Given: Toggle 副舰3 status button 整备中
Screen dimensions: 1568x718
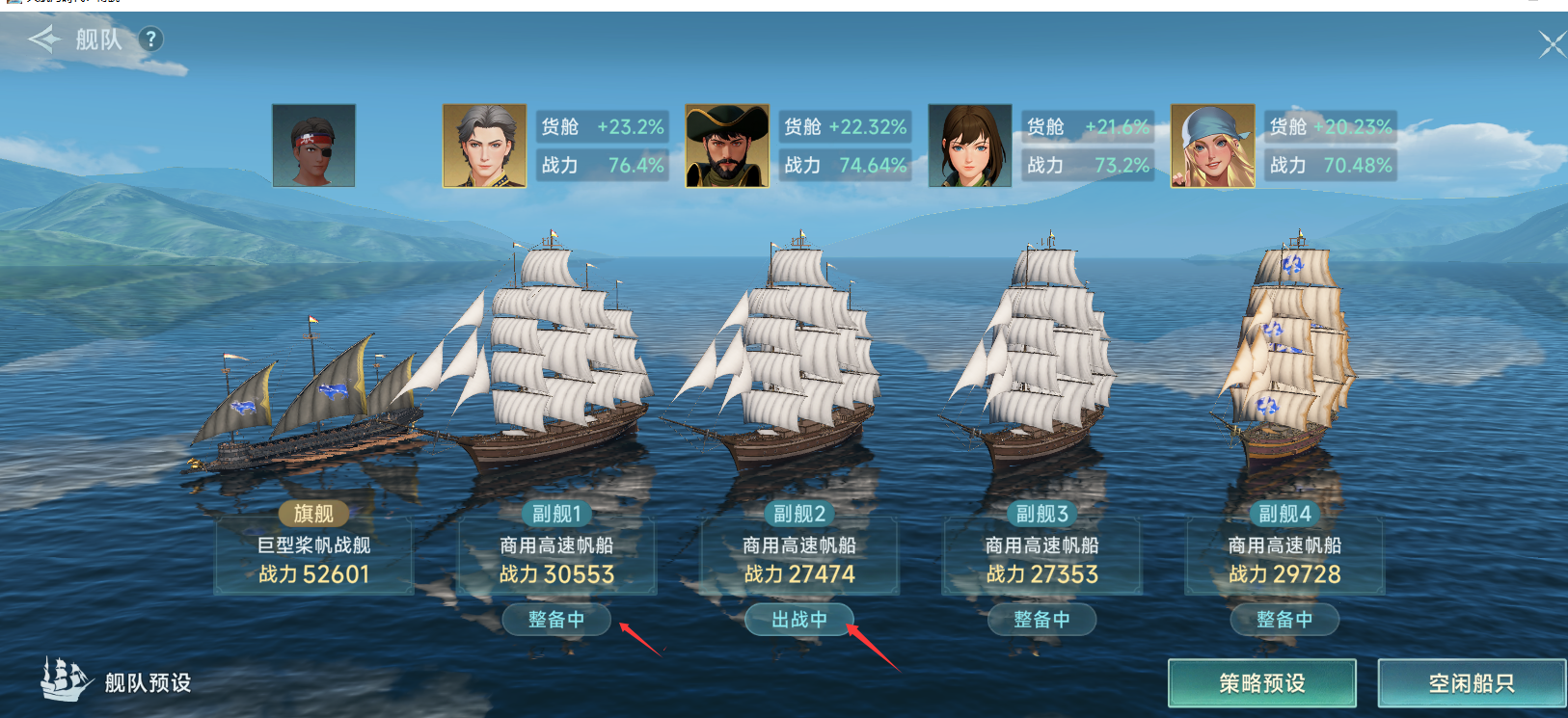Looking at the screenshot, I should pyautogui.click(x=1041, y=621).
